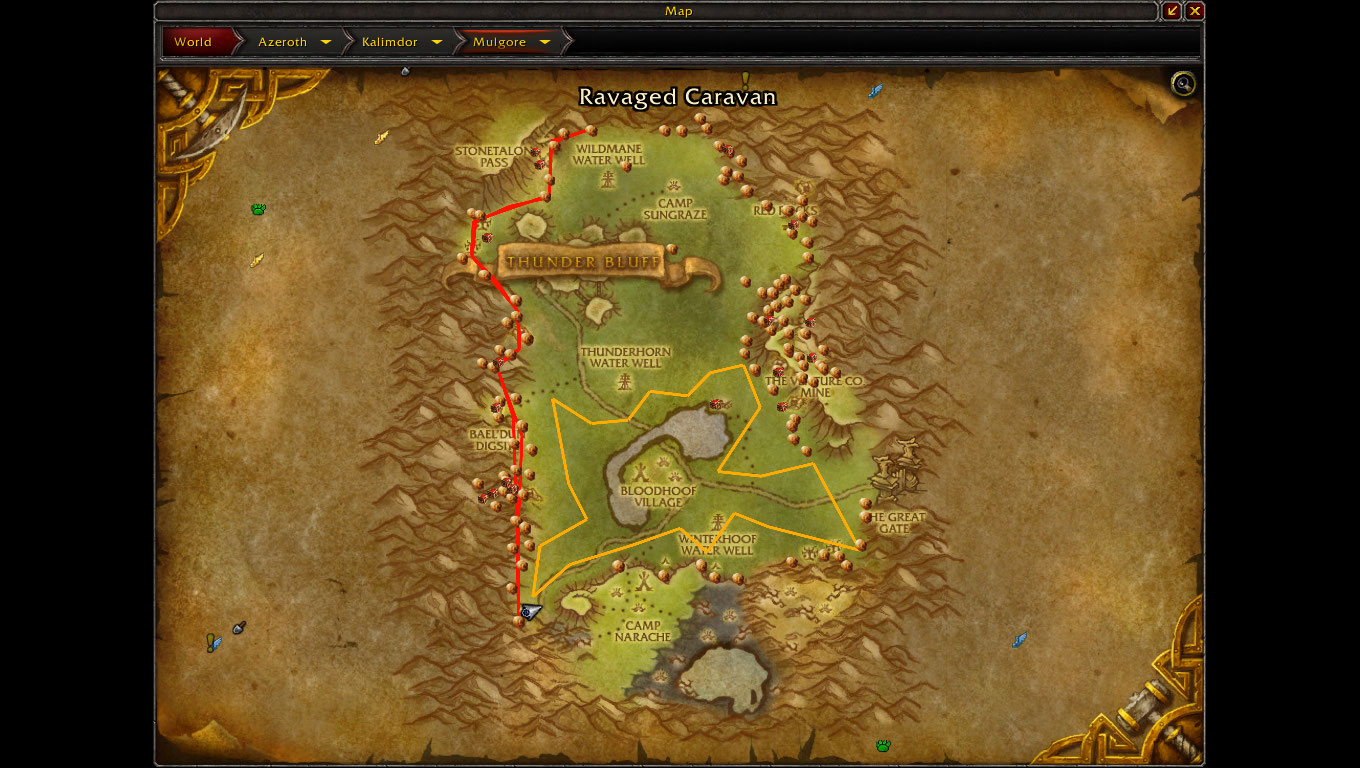Screen dimensions: 1360x768
Task: Click the player arrow marker on the map
Action: point(531,611)
